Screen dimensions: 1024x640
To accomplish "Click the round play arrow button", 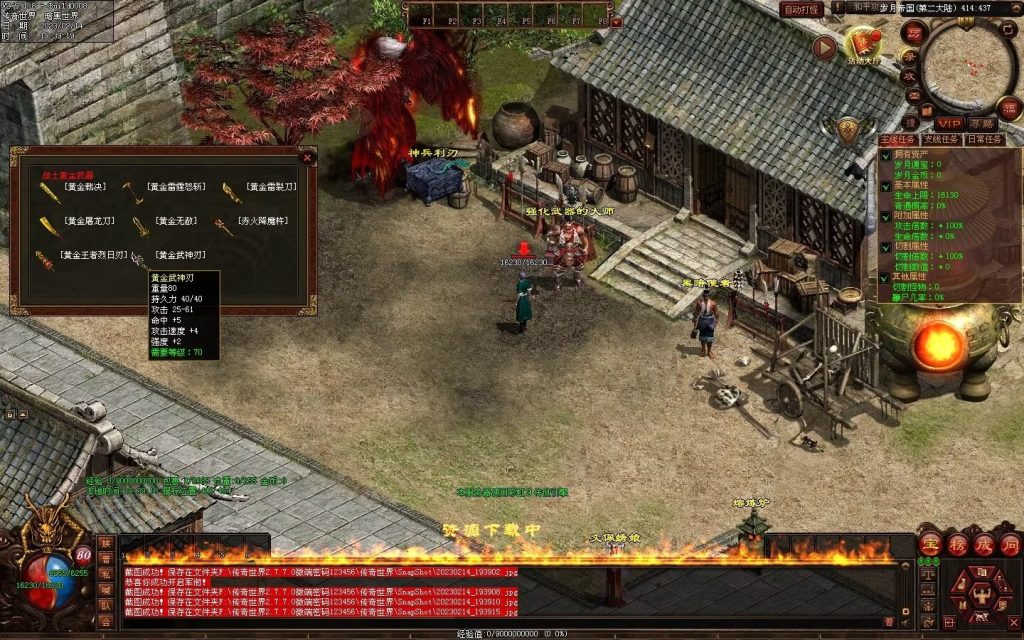I will pos(824,47).
